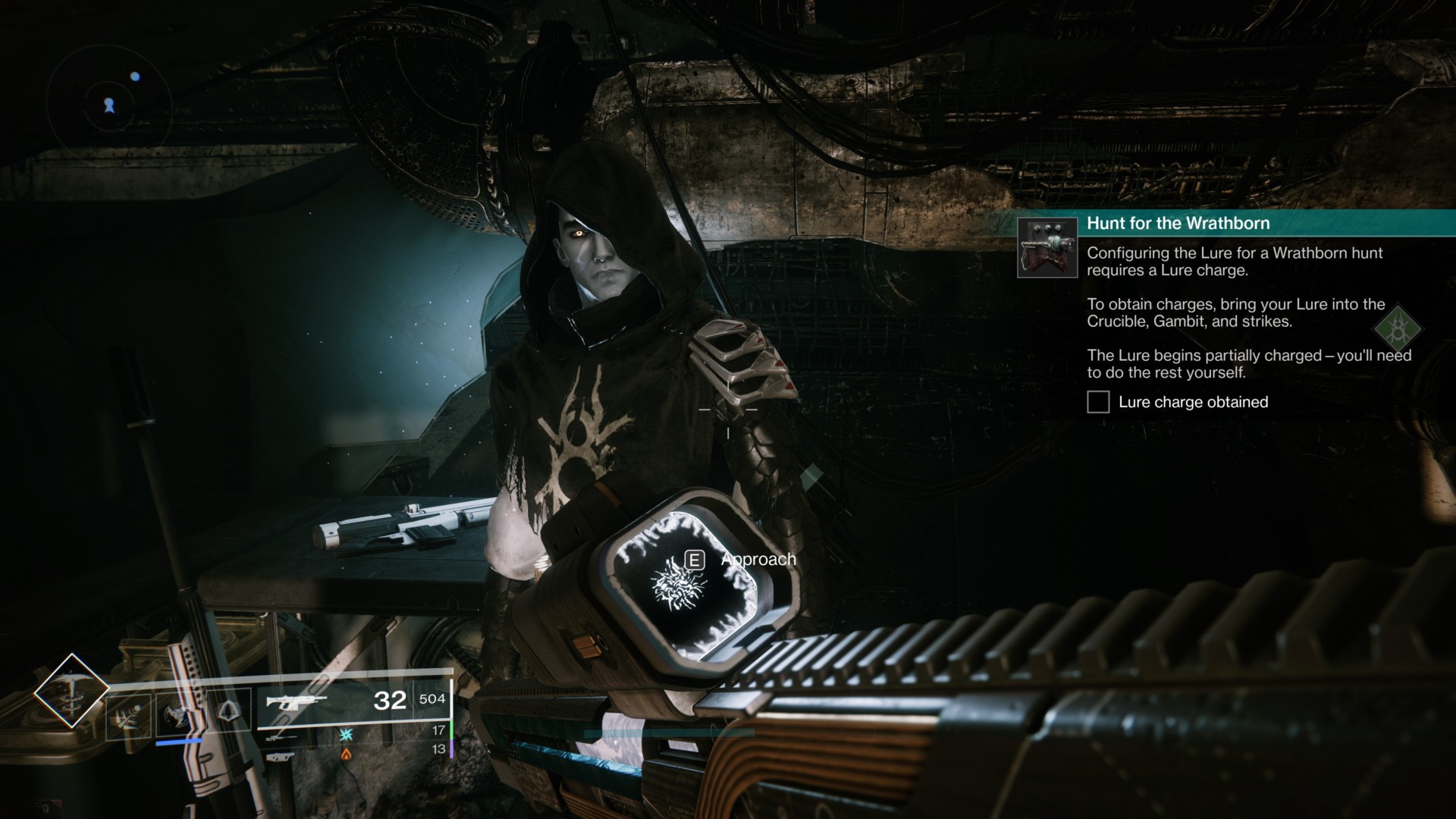Tick the Lure charge obtained checkbox
Viewport: 1456px width, 819px height.
coord(1098,402)
